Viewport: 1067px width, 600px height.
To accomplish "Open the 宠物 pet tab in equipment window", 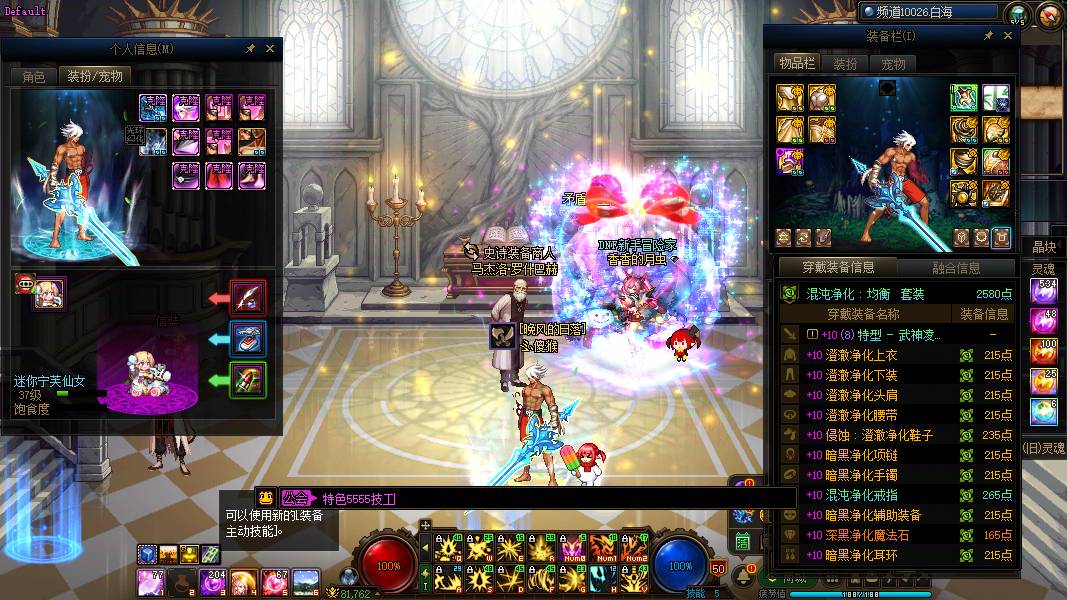I will click(x=893, y=63).
